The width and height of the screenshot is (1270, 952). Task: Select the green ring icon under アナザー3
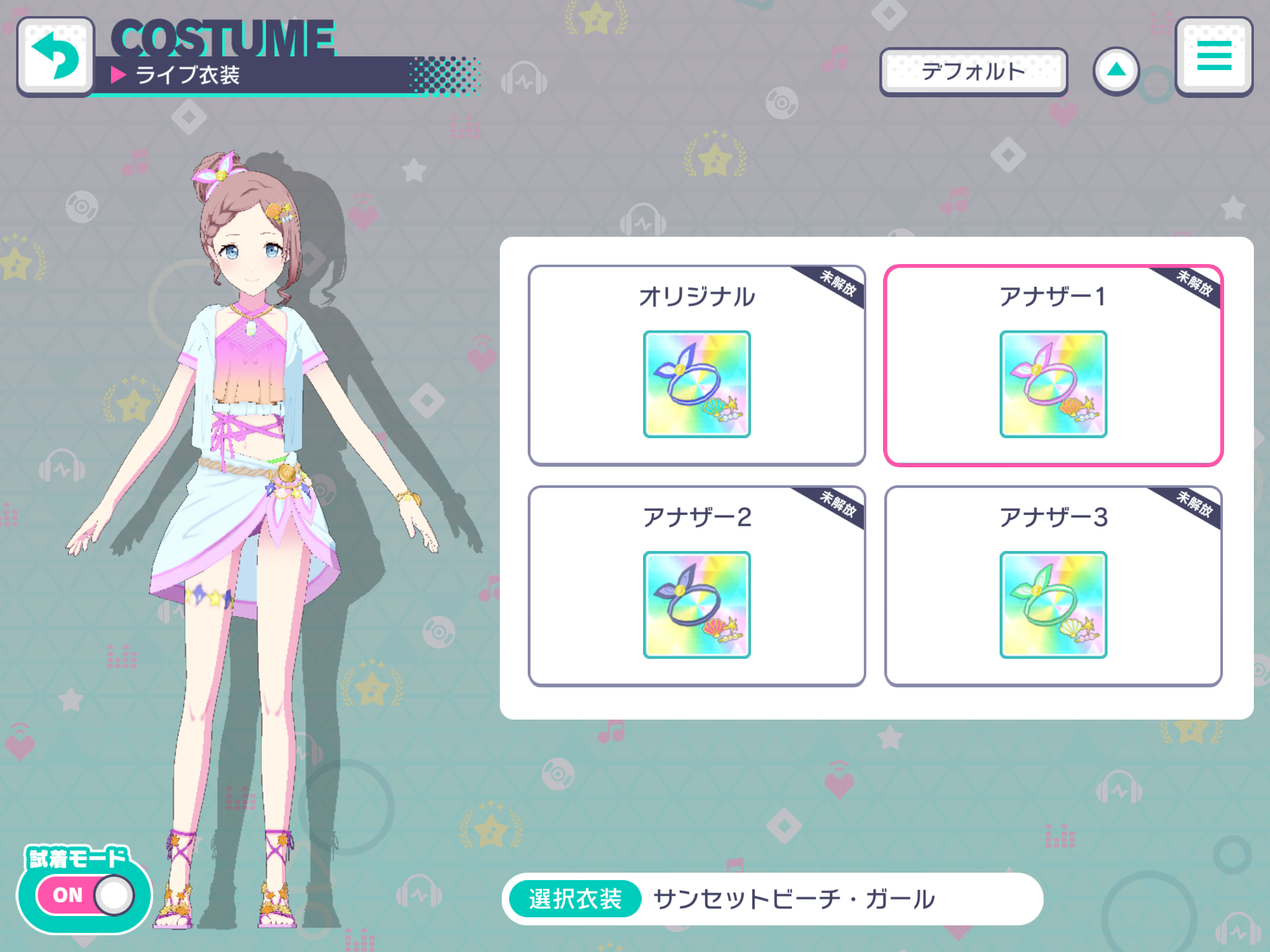pyautogui.click(x=1052, y=601)
